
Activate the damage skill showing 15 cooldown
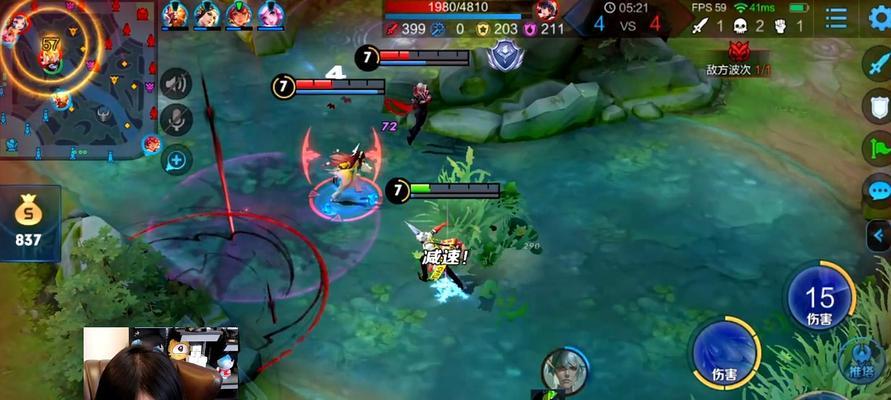pyautogui.click(x=819, y=297)
